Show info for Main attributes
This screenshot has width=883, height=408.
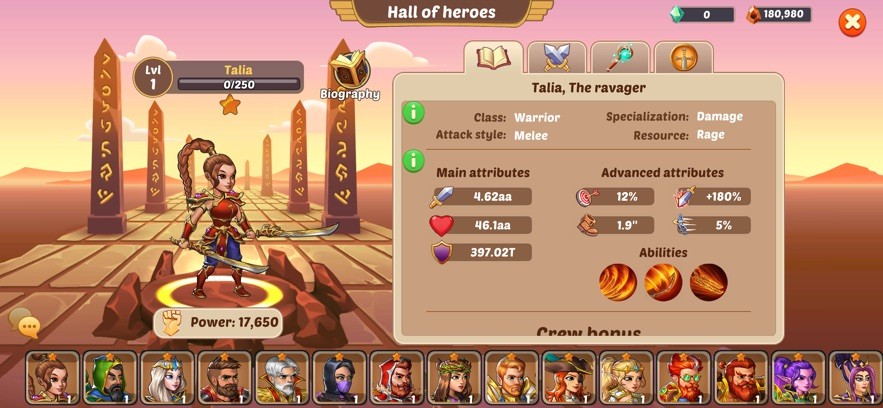coord(414,160)
